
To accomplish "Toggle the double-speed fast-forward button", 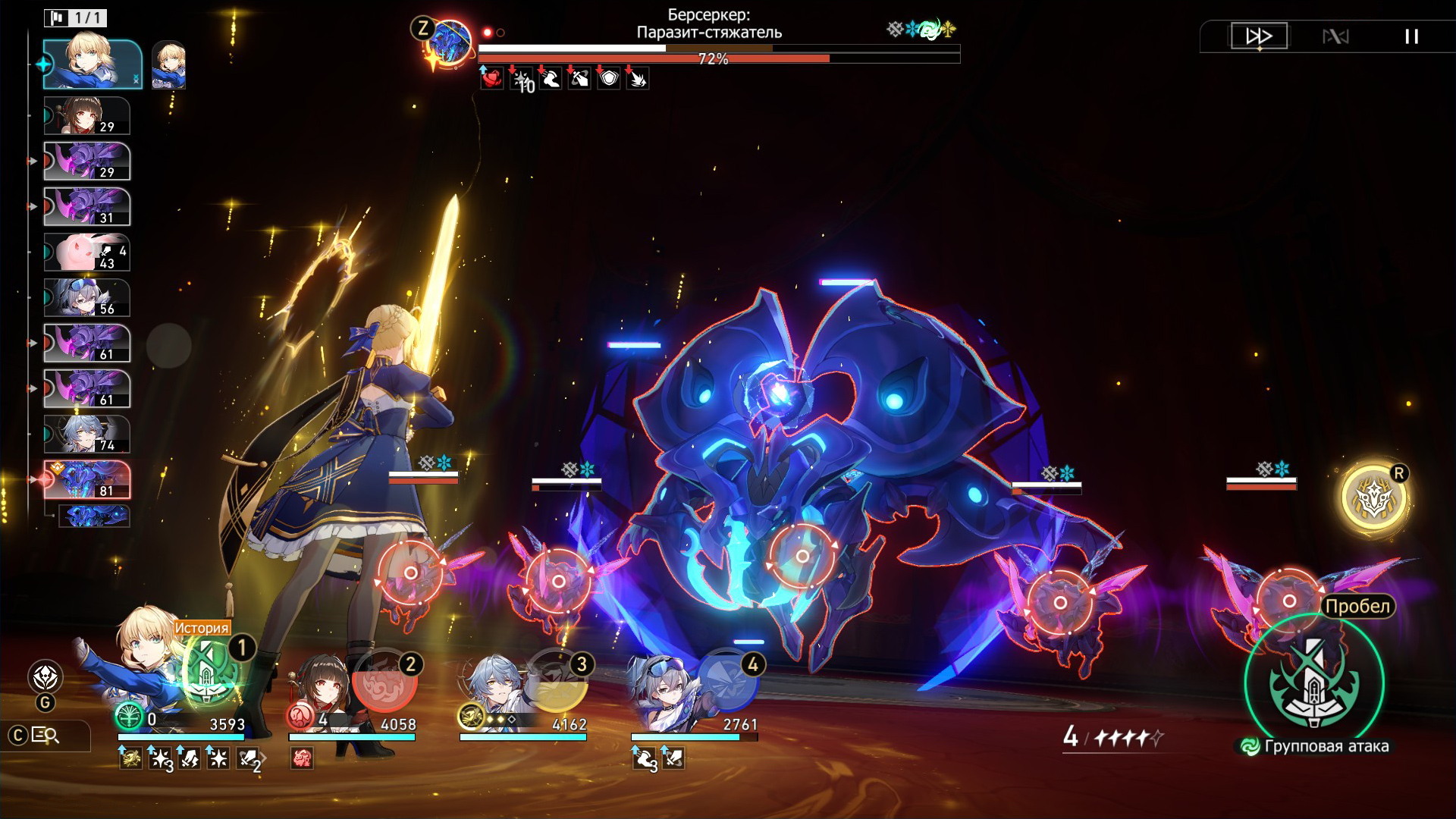I will click(x=1259, y=36).
